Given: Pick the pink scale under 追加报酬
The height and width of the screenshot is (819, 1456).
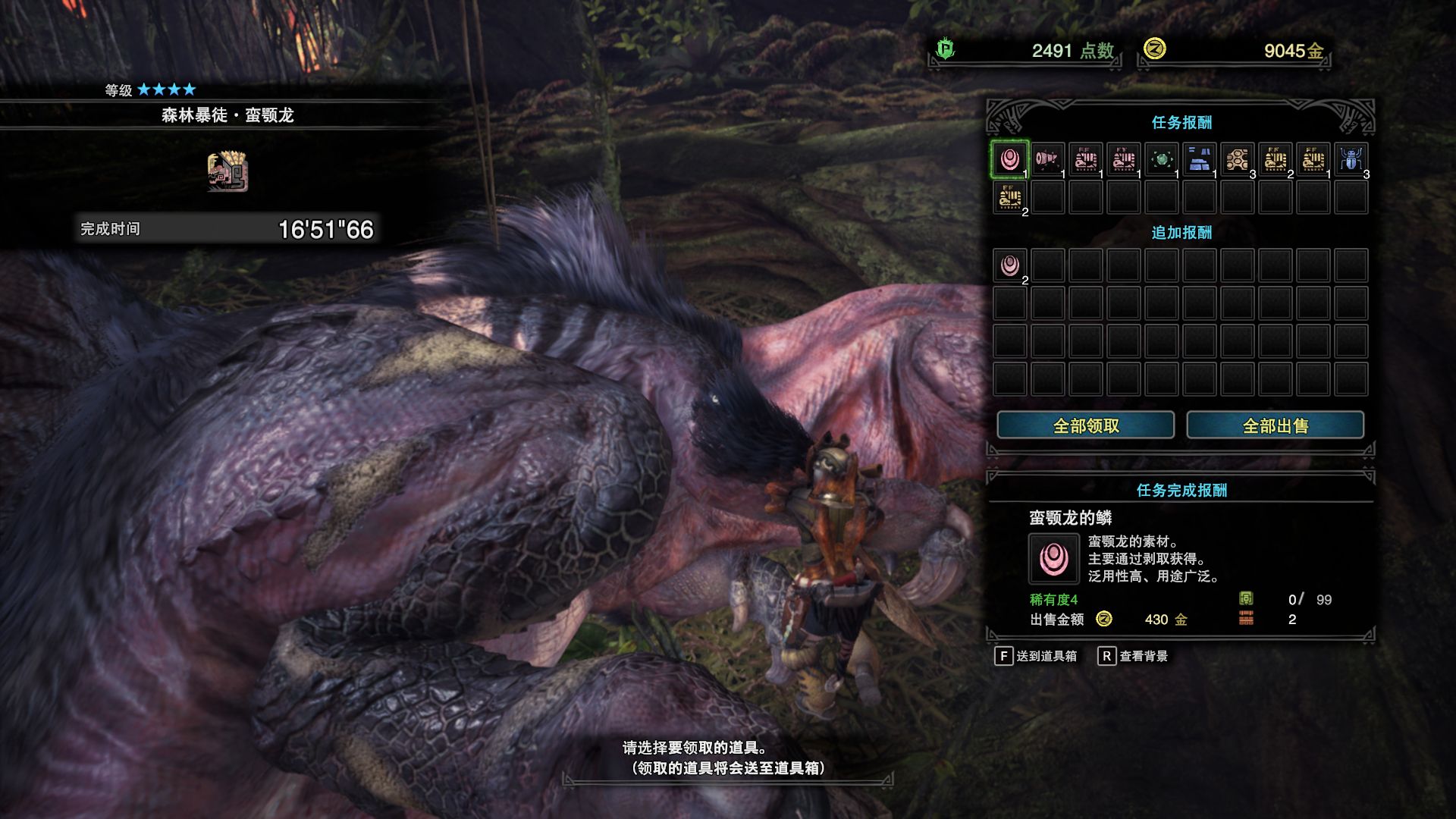Looking at the screenshot, I should (x=1009, y=265).
